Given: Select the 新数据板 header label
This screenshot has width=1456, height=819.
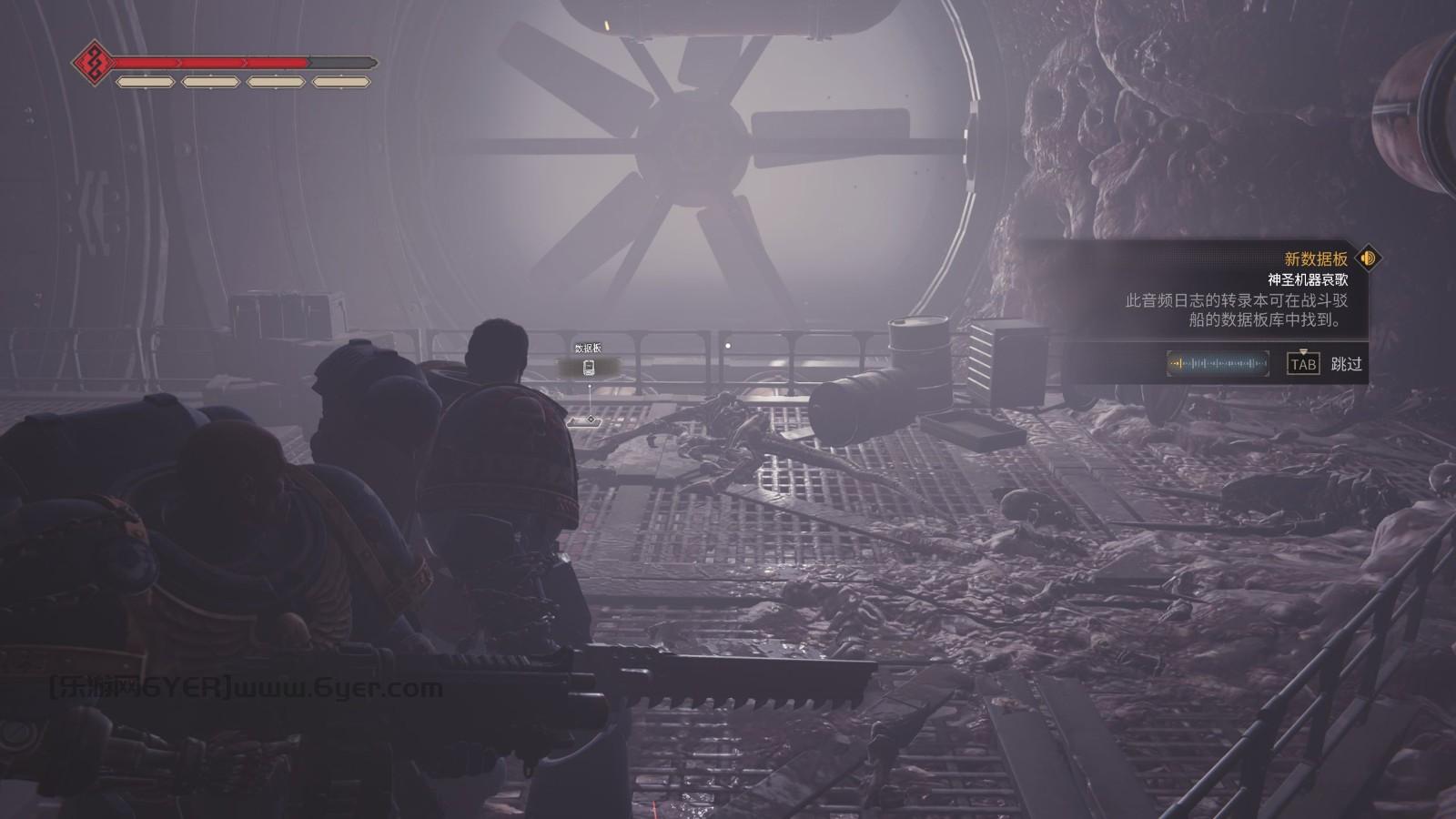Looking at the screenshot, I should click(x=1315, y=258).
